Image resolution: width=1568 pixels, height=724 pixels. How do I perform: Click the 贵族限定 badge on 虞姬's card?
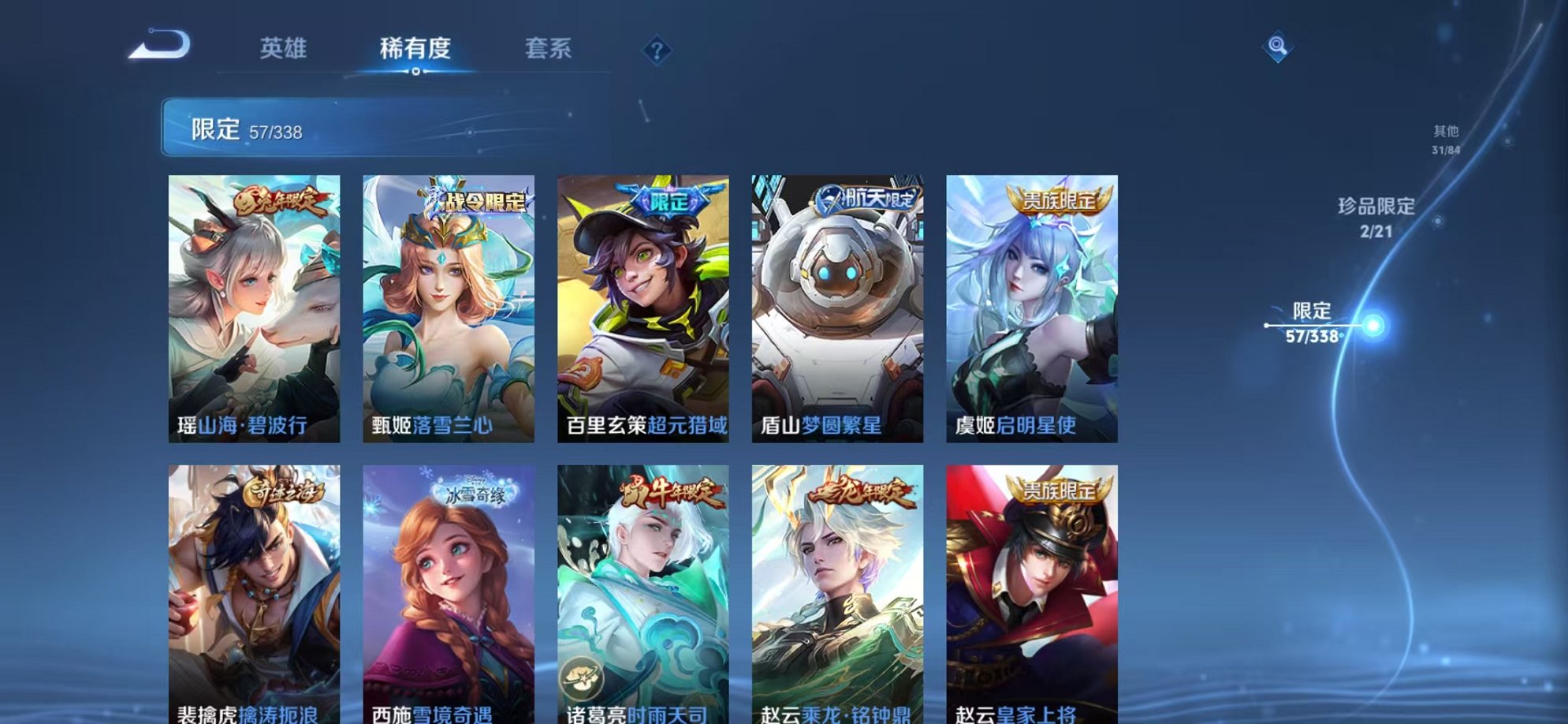tap(1060, 199)
